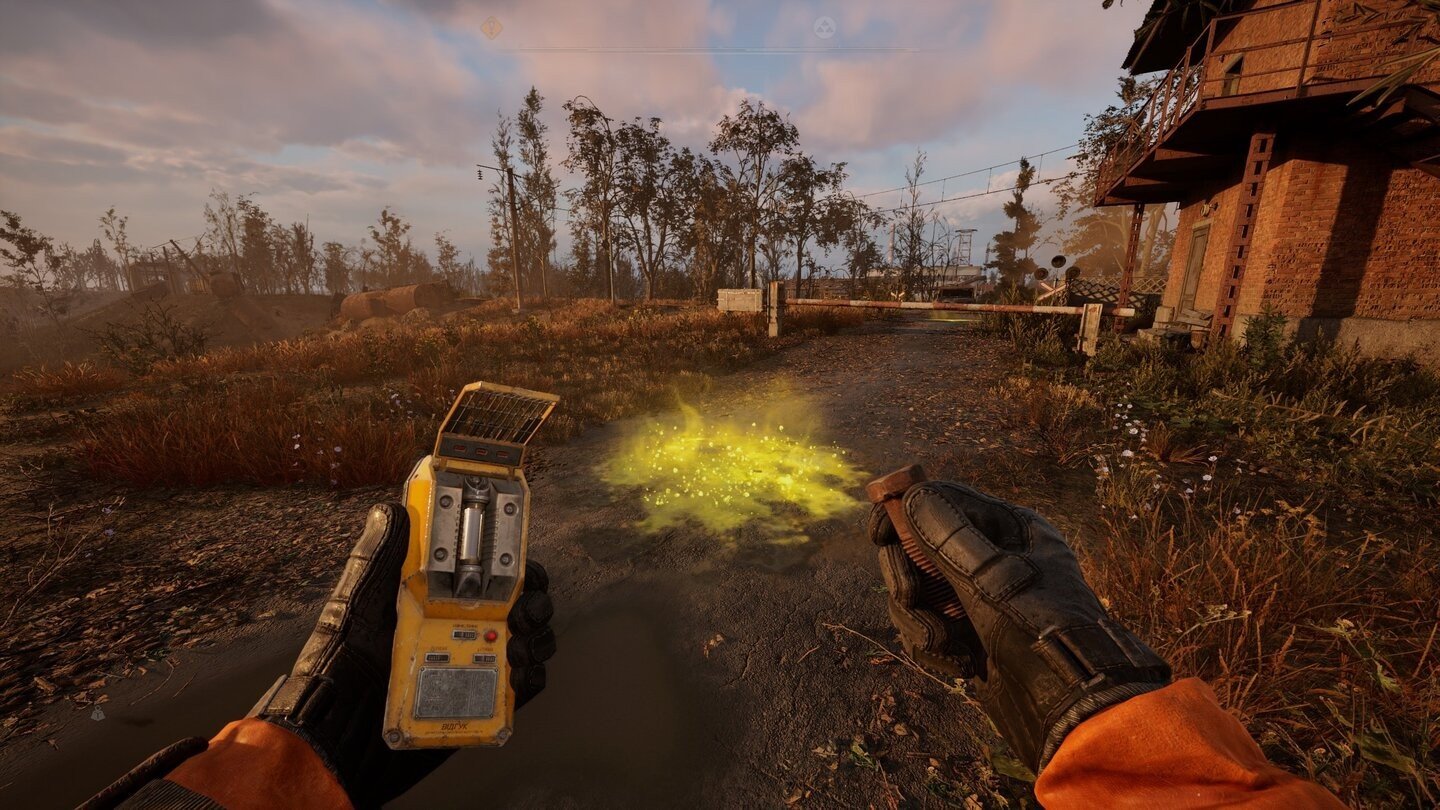Select the orange diamond quest marker on compass
Image resolution: width=1440 pixels, height=810 pixels.
491,28
